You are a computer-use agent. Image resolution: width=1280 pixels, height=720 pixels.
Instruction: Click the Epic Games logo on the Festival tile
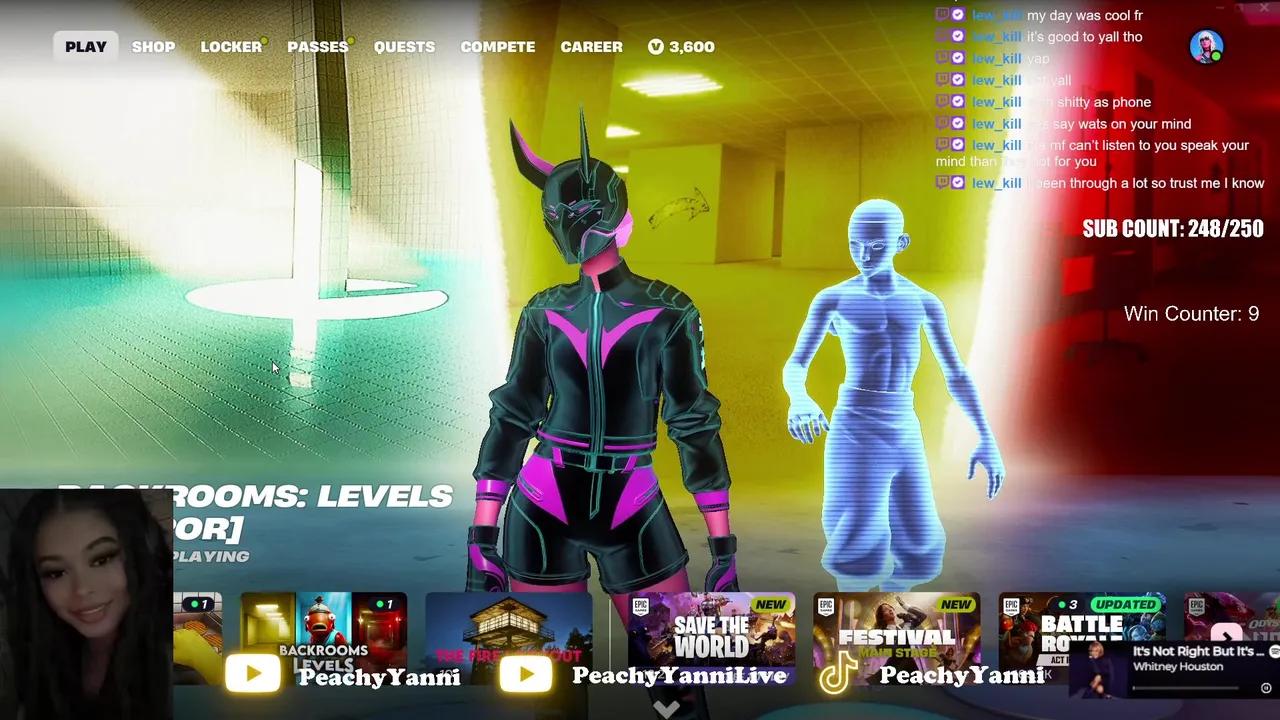(826, 604)
